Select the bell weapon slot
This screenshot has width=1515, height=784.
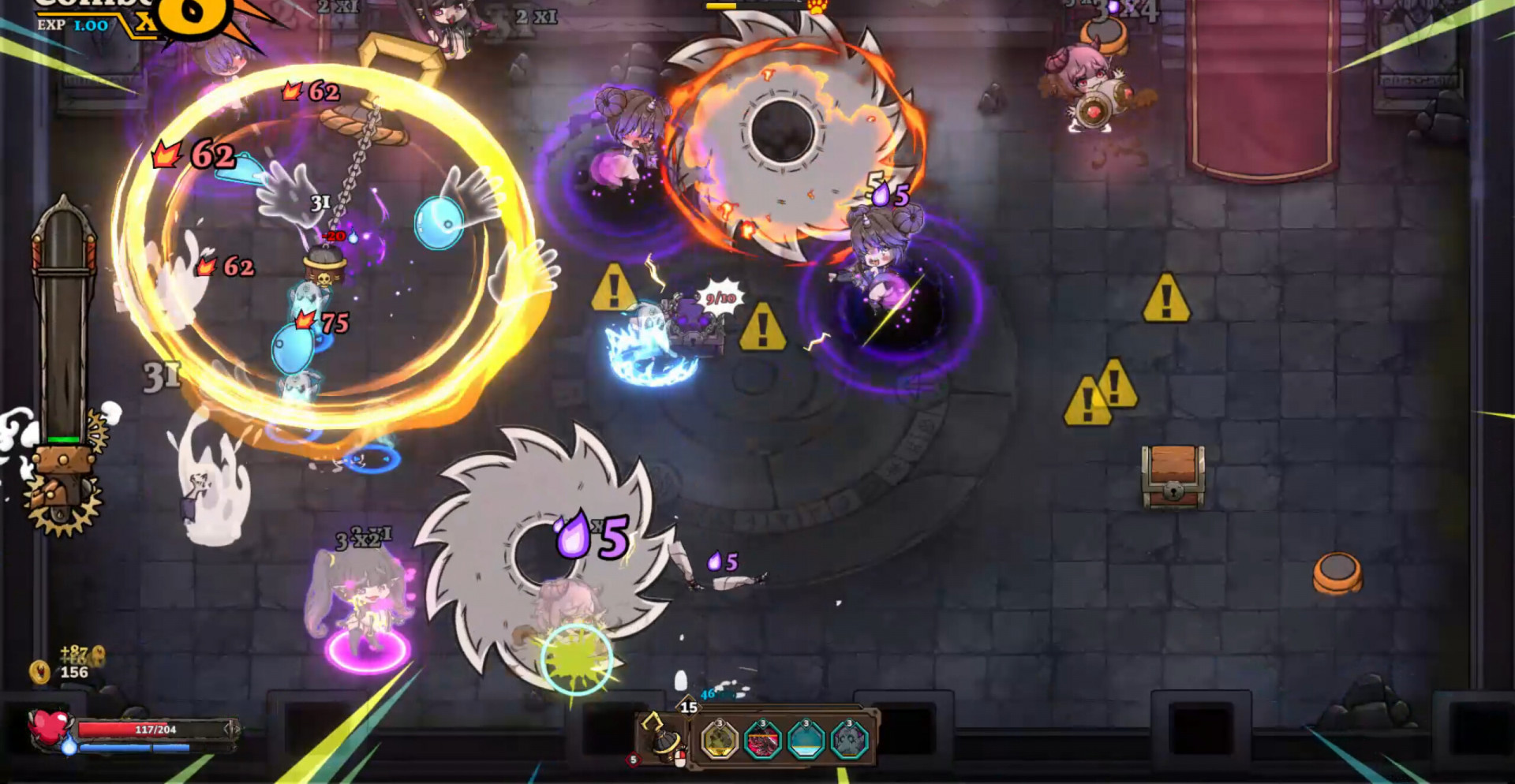(661, 739)
